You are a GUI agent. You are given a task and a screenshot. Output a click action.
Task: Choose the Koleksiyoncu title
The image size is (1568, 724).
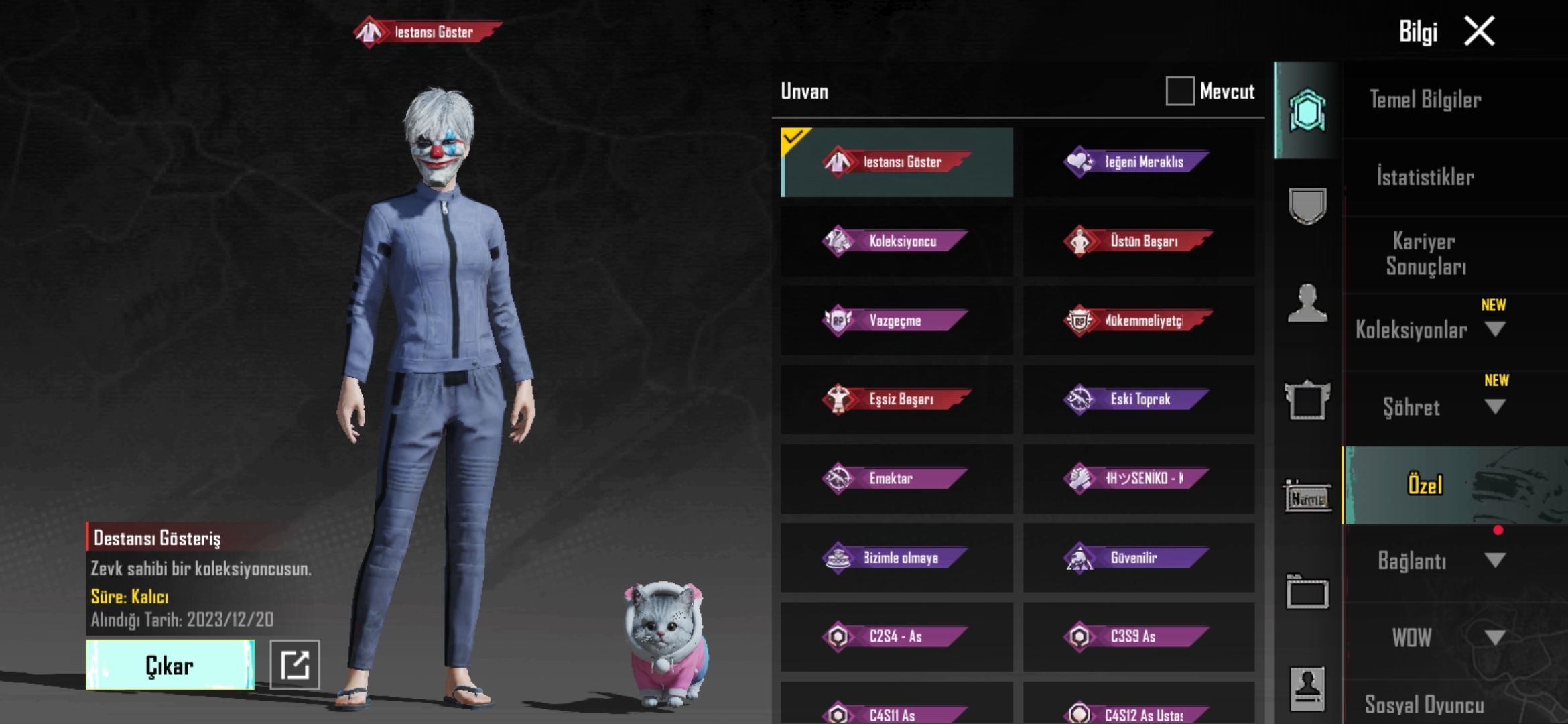click(x=897, y=241)
